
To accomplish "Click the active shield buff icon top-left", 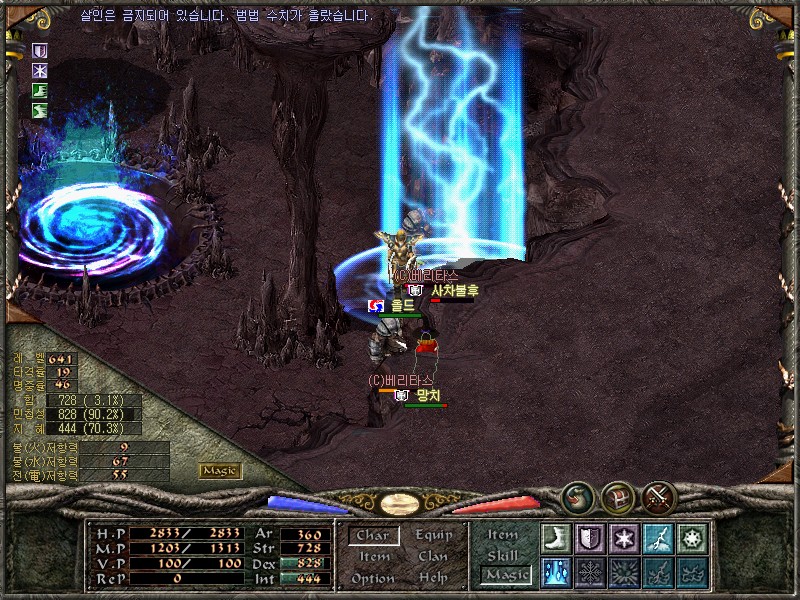I will [x=41, y=51].
